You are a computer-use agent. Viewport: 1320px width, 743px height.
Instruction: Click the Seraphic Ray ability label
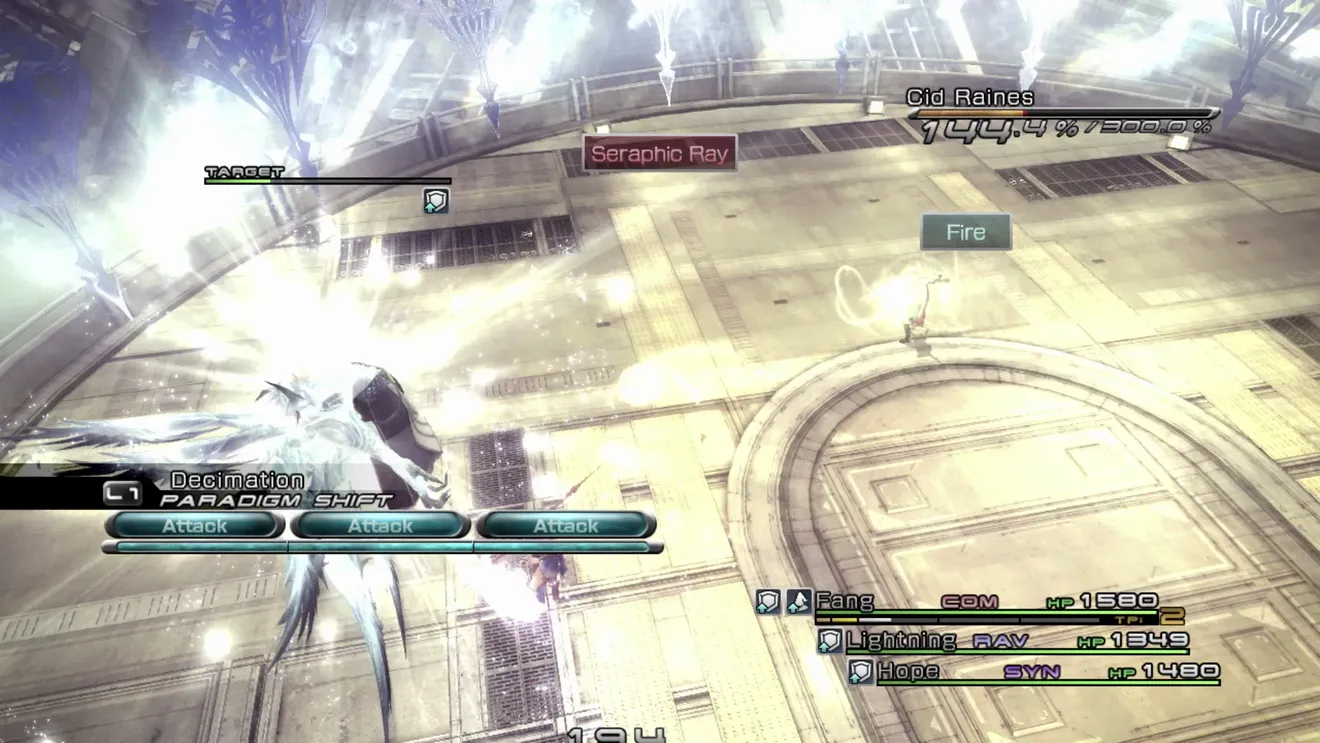(660, 154)
